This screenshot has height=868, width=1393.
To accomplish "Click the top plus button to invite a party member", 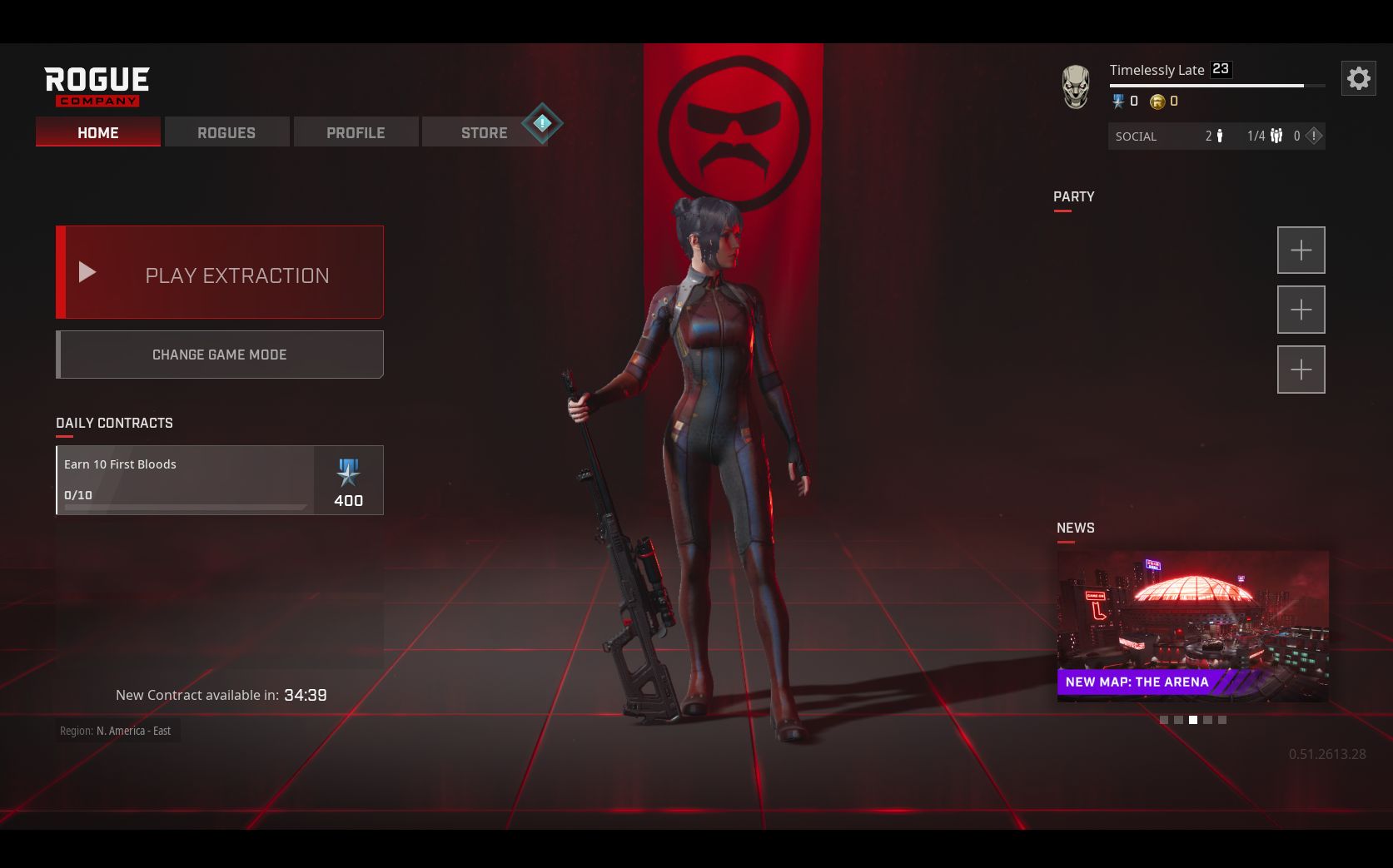I will tap(1301, 250).
